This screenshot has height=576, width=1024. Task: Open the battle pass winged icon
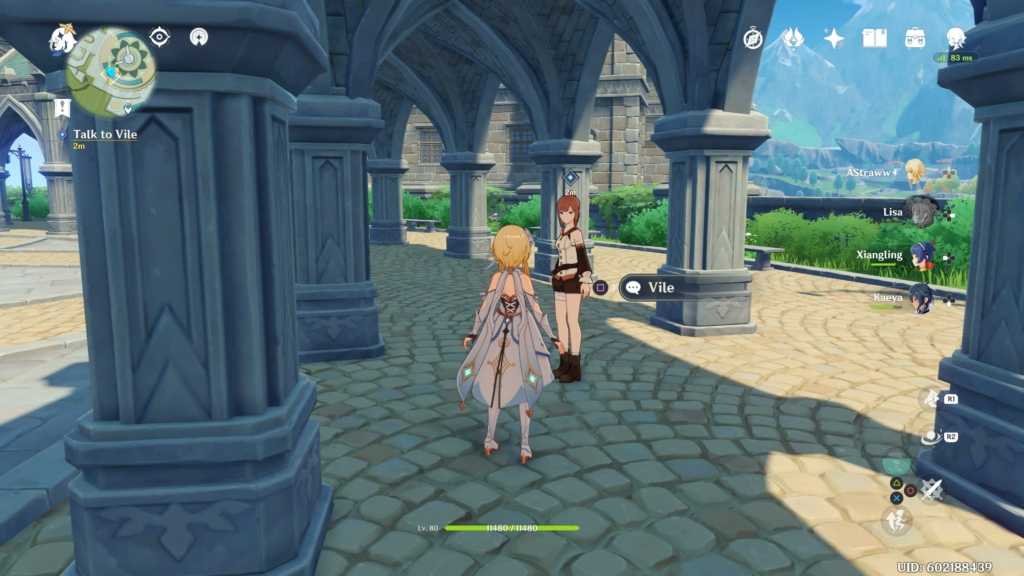click(792, 38)
